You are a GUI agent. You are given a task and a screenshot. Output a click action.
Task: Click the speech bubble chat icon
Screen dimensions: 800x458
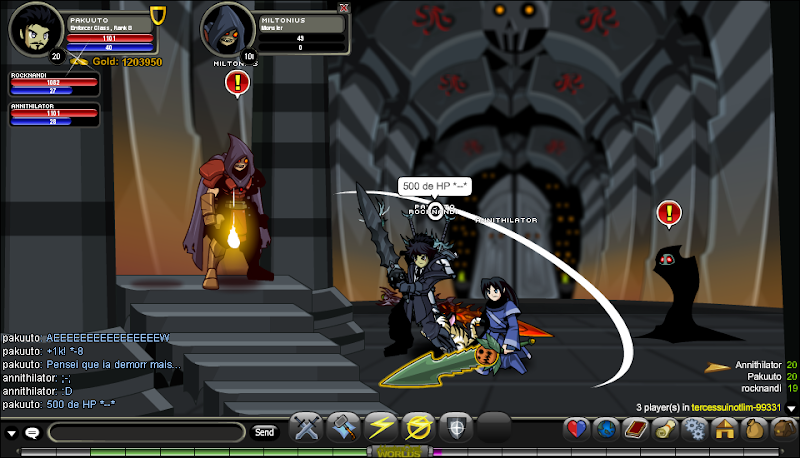pyautogui.click(x=32, y=433)
